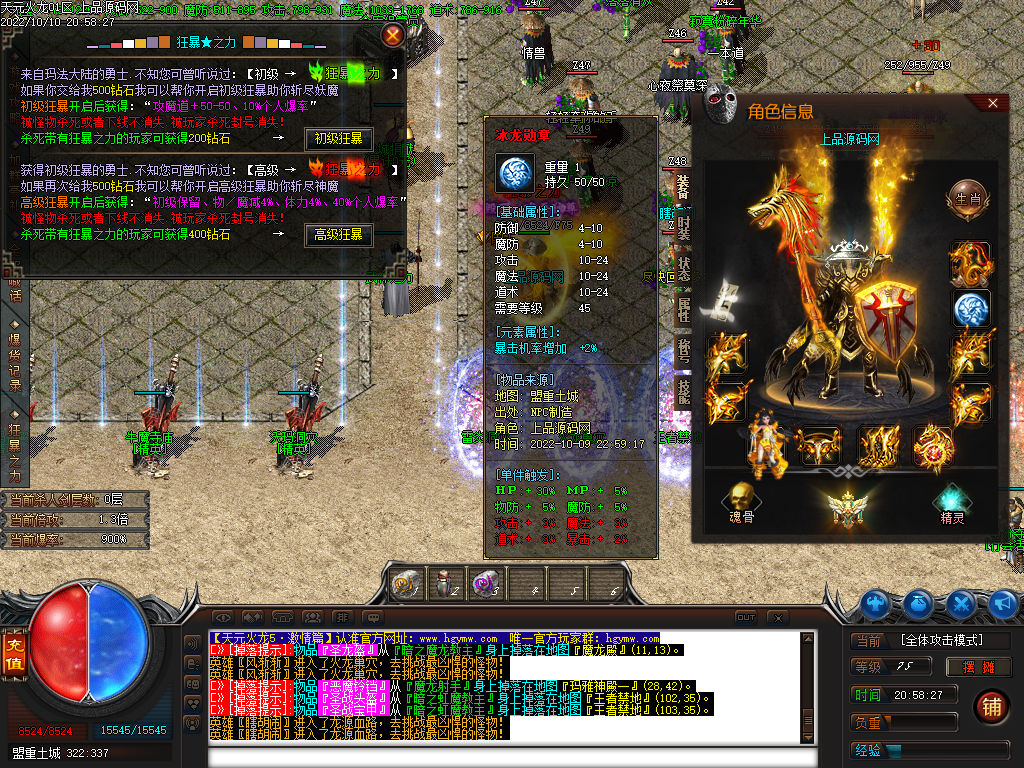
Task: Open the 生肖 zodiac button
Action: click(x=968, y=197)
